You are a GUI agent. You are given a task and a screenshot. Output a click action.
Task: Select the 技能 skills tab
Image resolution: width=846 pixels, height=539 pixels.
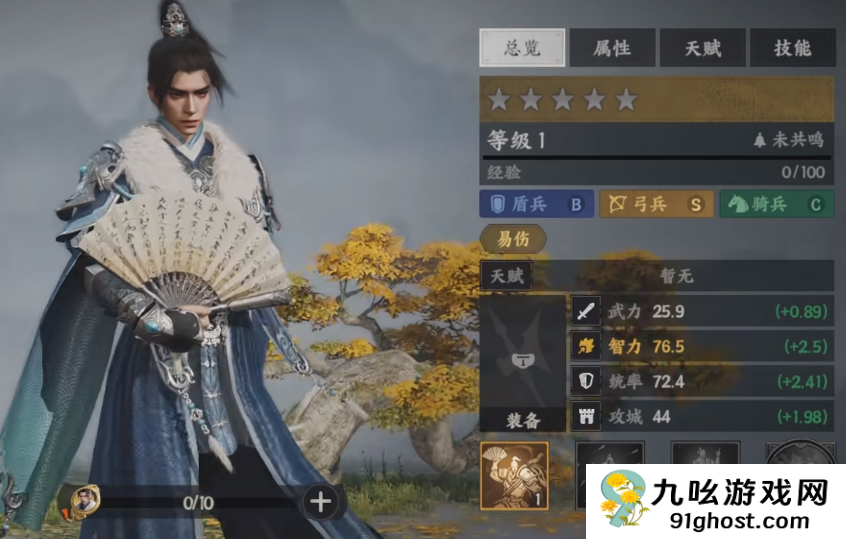tap(793, 47)
